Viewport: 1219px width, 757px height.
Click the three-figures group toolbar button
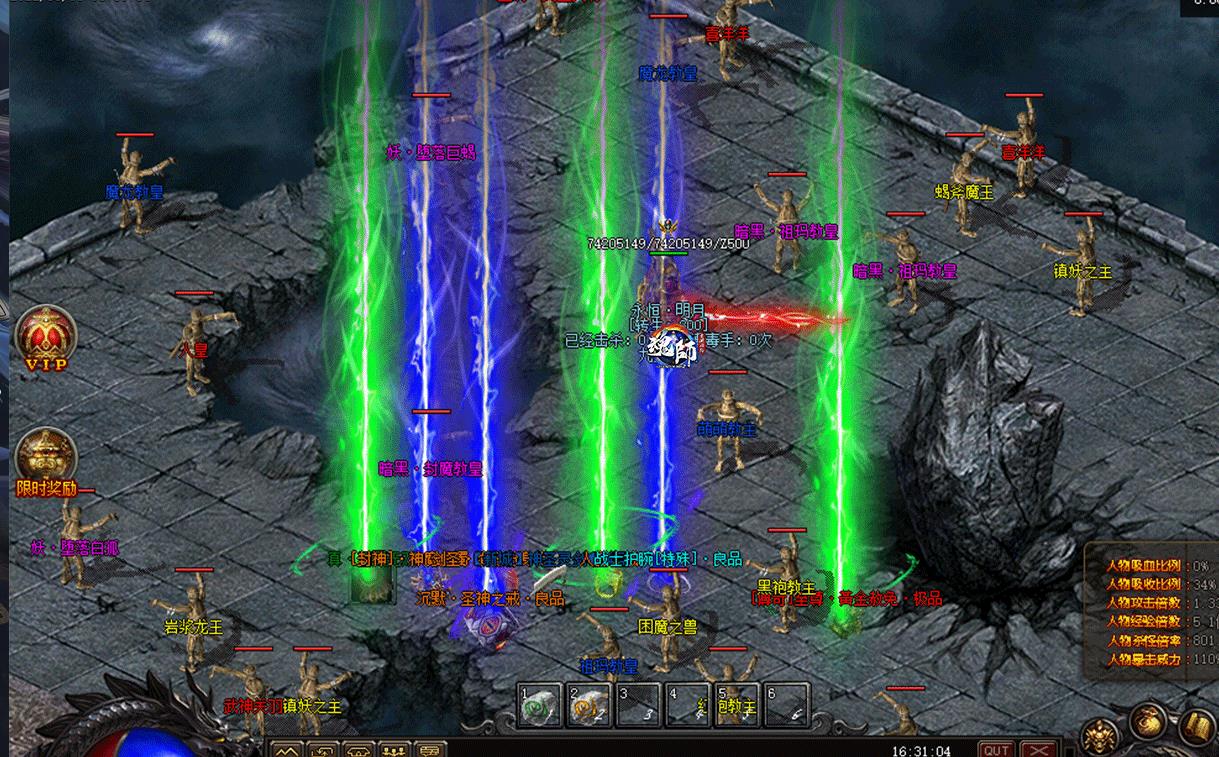coord(394,750)
